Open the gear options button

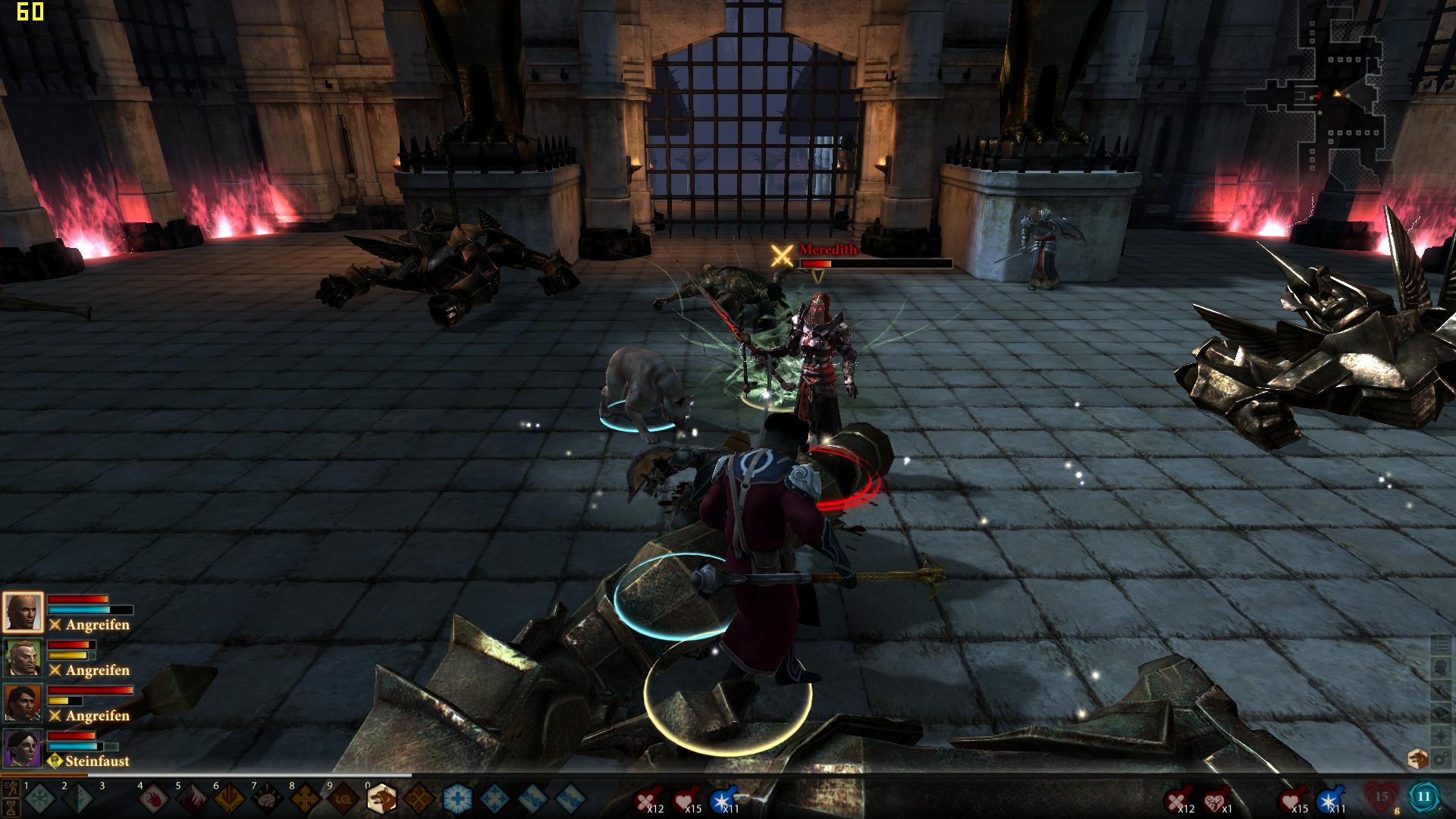click(1439, 758)
